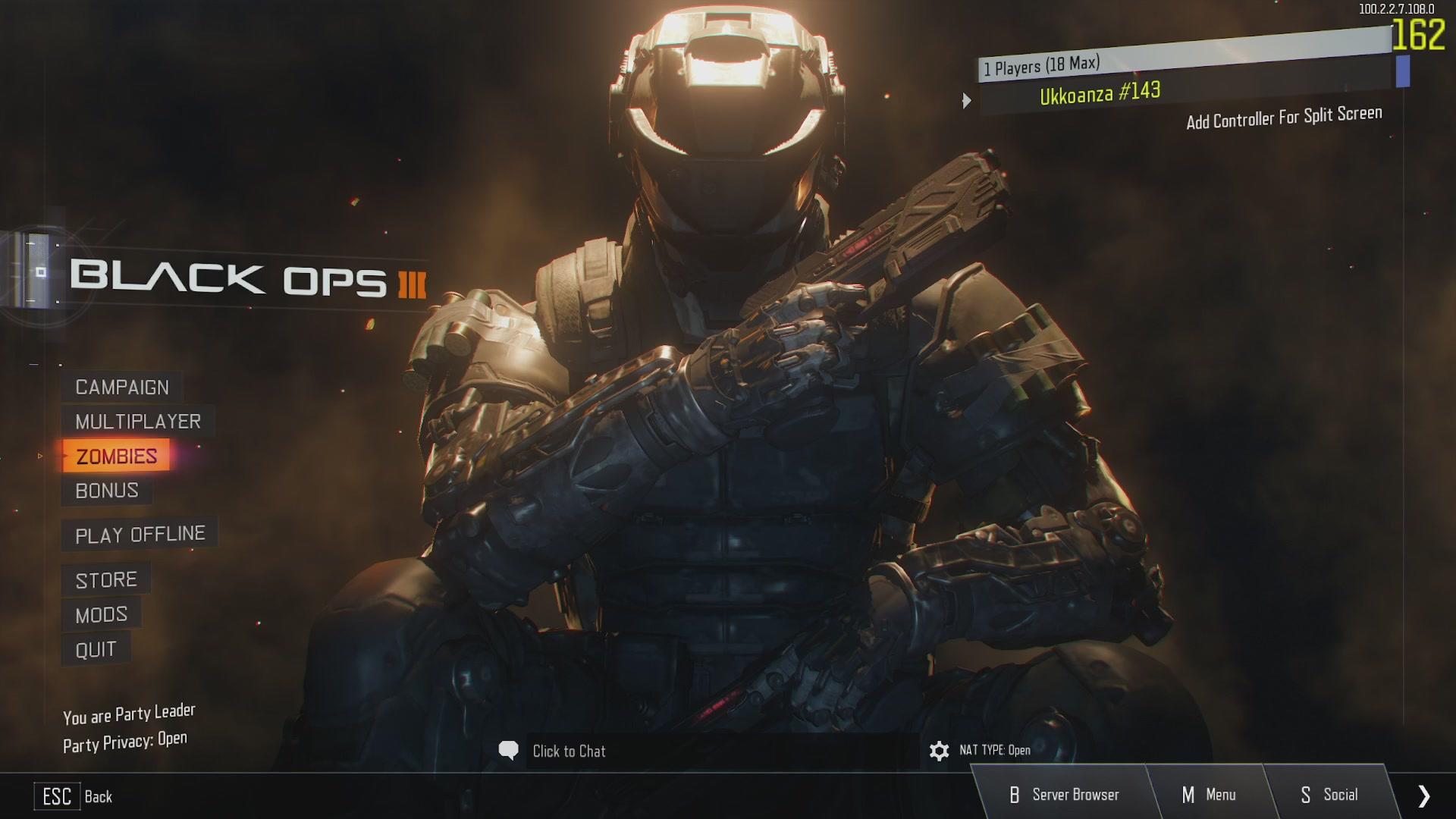Expand the Store section
The width and height of the screenshot is (1456, 819).
click(x=105, y=579)
